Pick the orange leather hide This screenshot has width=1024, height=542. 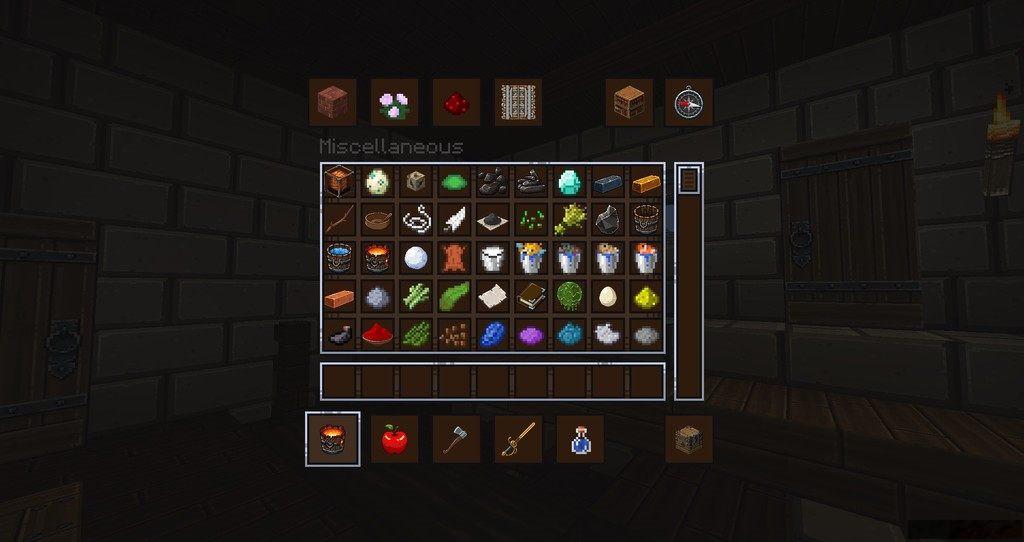point(453,258)
